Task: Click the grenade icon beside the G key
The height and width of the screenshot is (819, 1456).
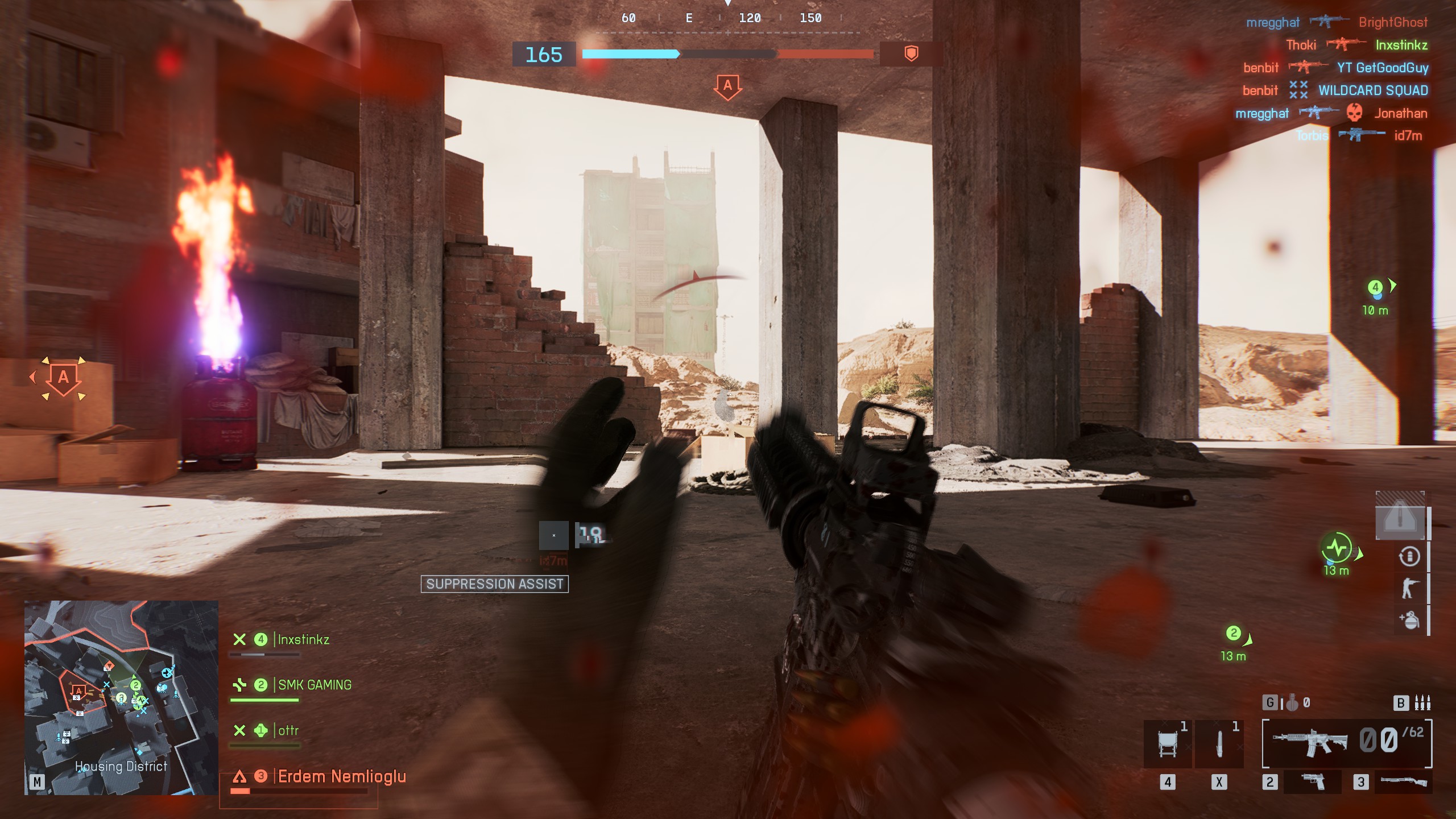Action: 1292,704
